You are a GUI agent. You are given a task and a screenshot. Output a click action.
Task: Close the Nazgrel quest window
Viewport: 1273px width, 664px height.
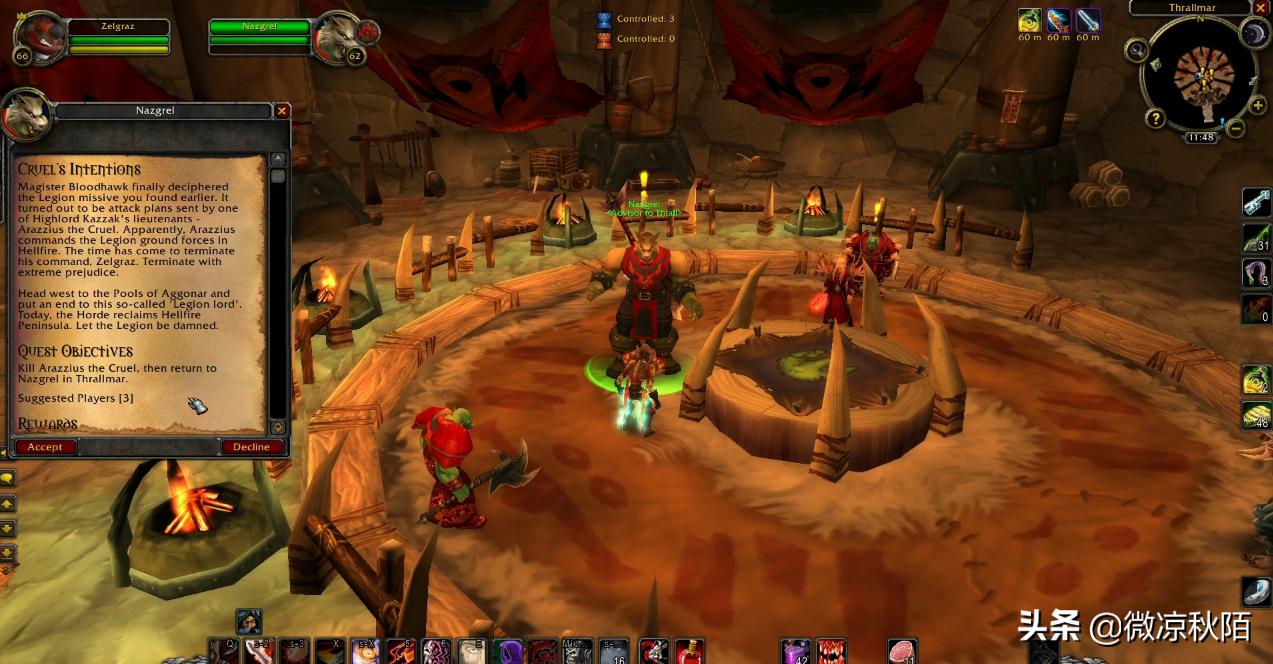(282, 110)
